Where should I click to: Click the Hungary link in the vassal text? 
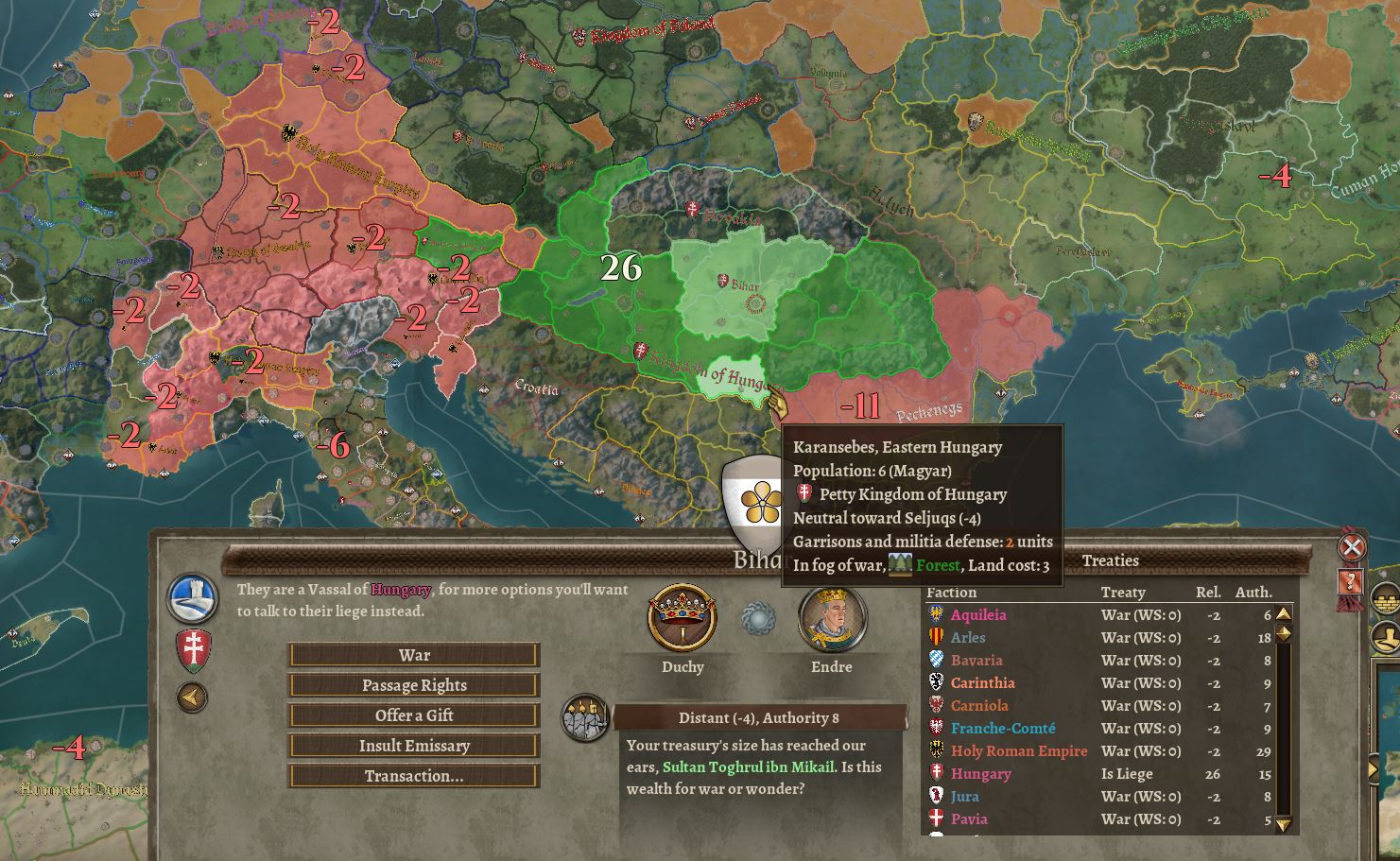coord(403,589)
